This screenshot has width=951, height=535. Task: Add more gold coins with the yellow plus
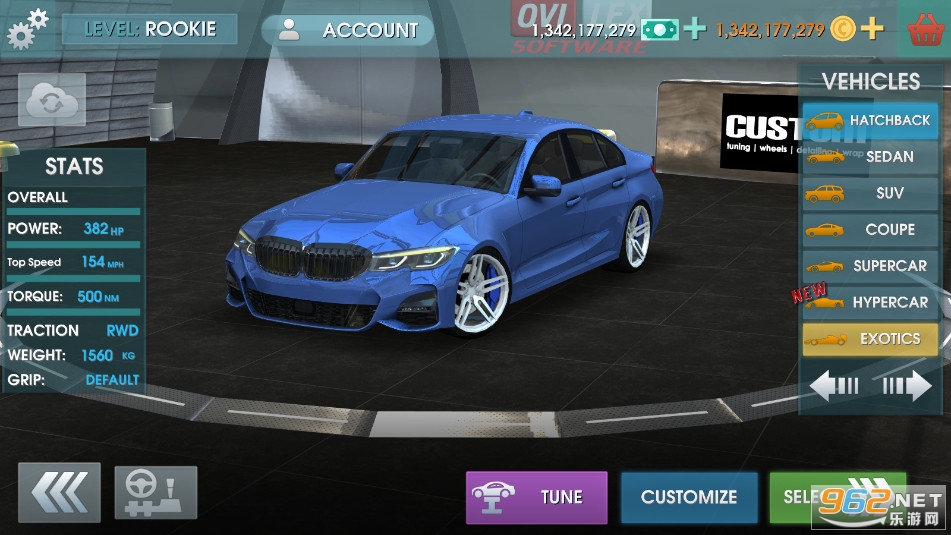coord(873,29)
